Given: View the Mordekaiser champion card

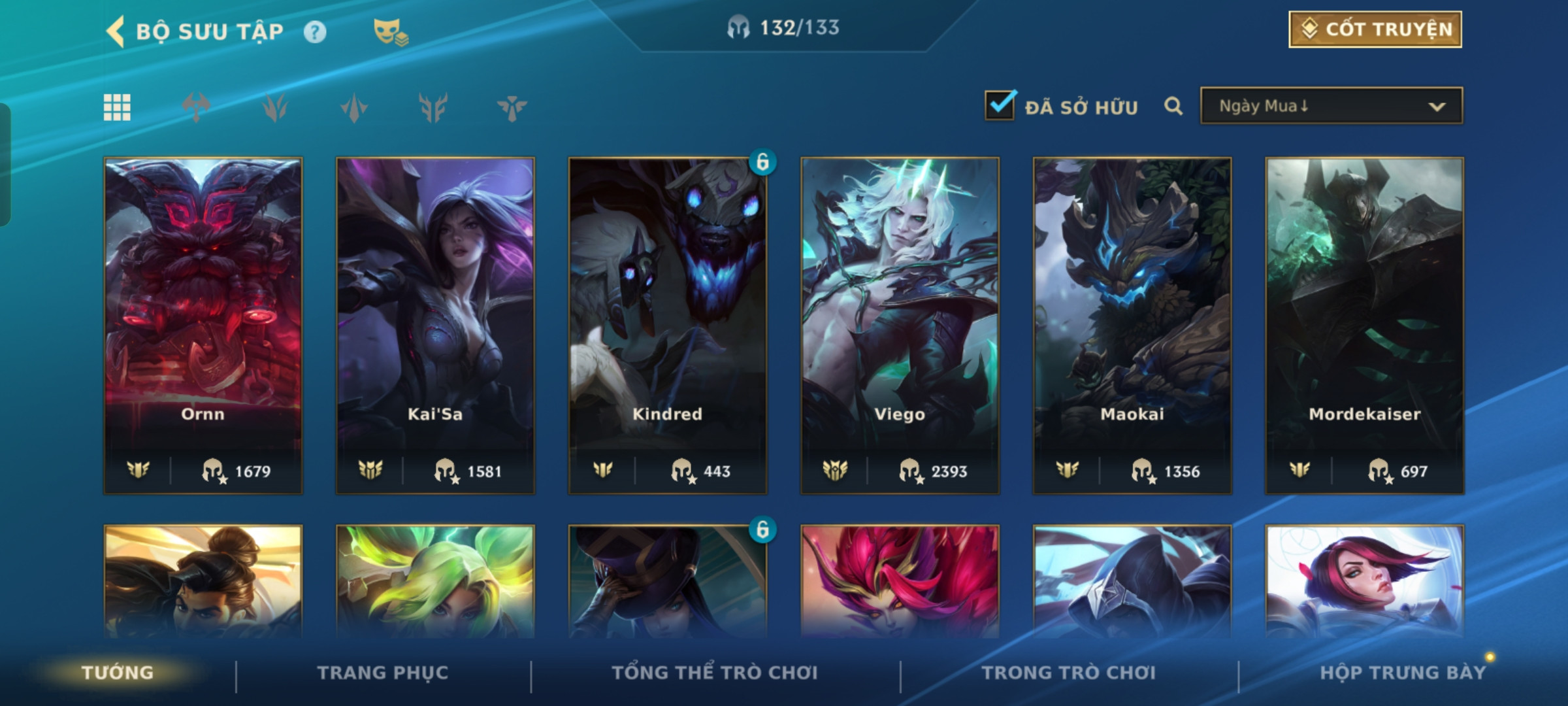Looking at the screenshot, I should (1364, 325).
